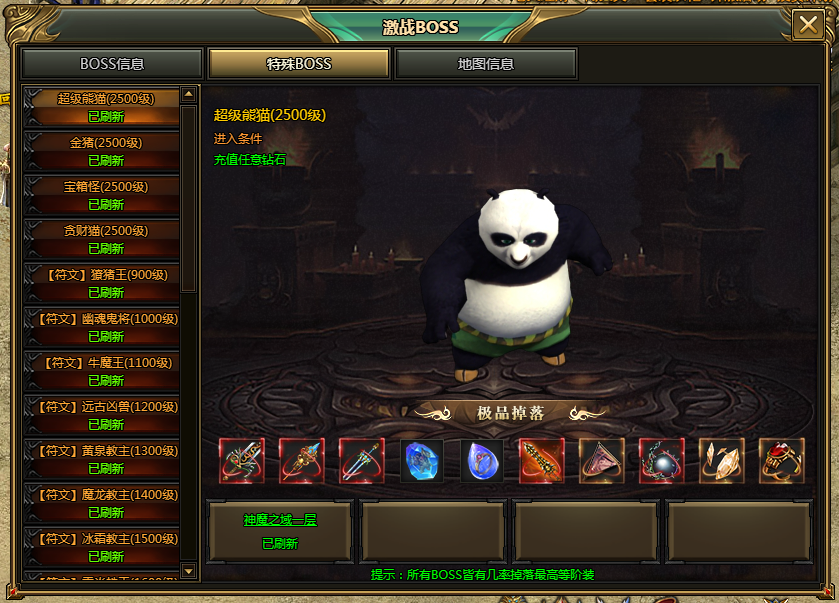Select the 特殊BOSS tab

coord(298,64)
